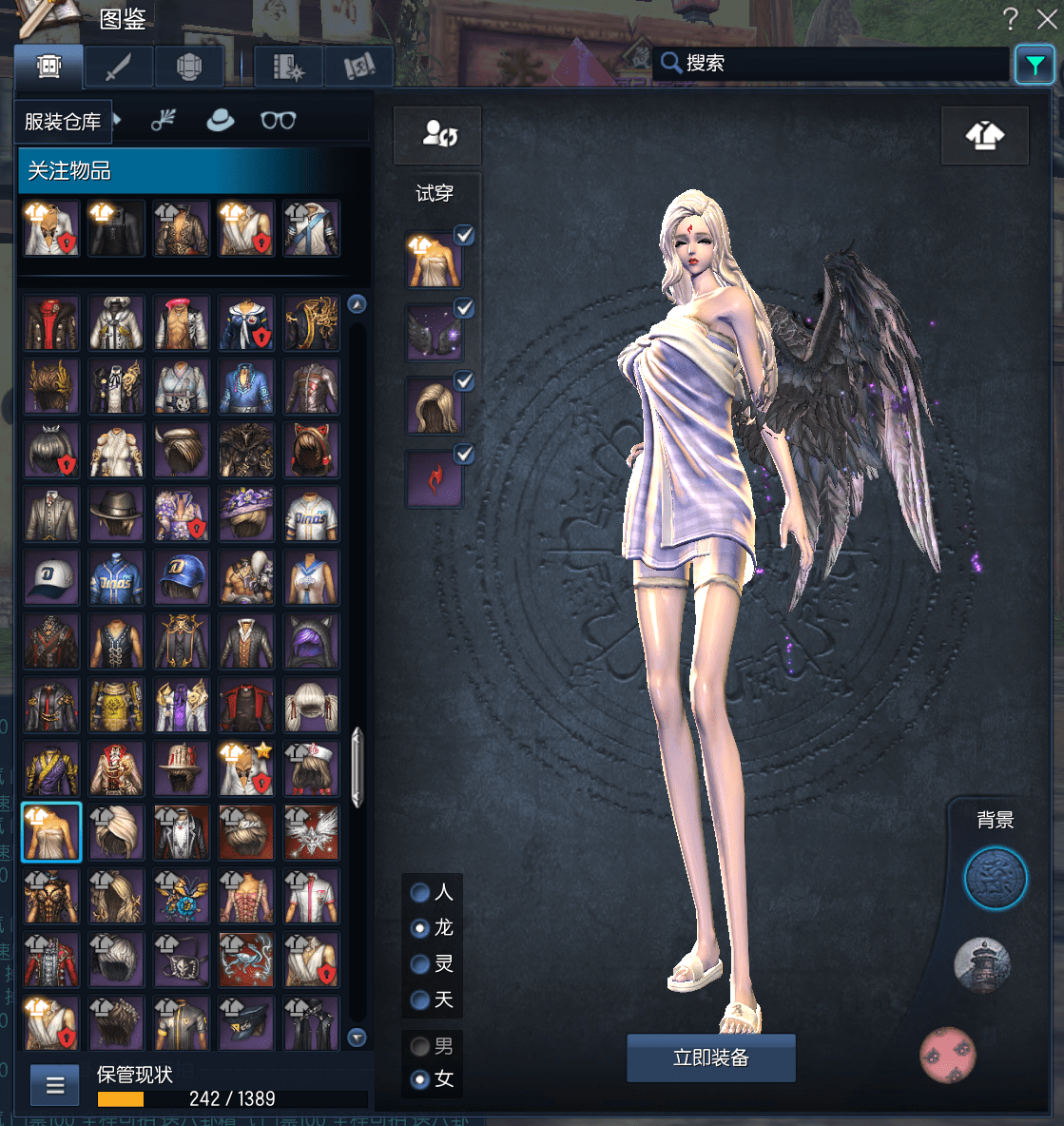Uncheck the black wings try-on slot

point(464,307)
